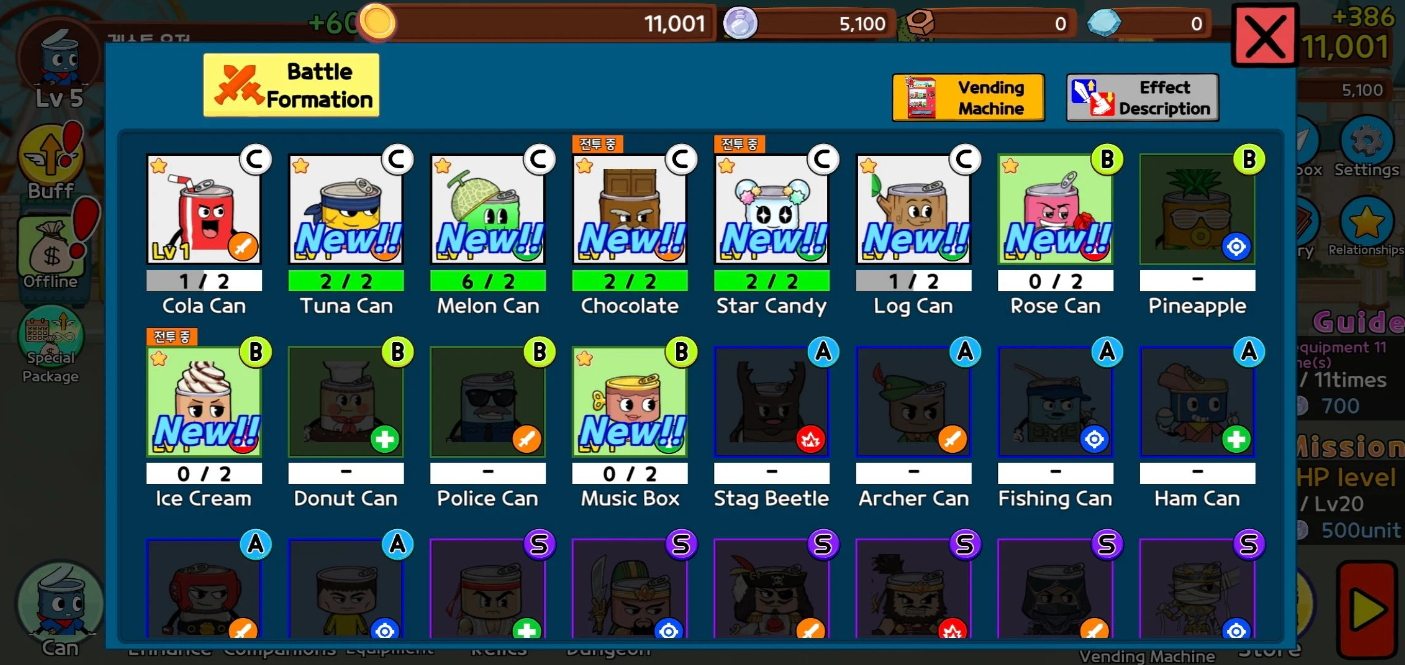Select the Tuna Can card
1405x665 pixels.
click(346, 209)
